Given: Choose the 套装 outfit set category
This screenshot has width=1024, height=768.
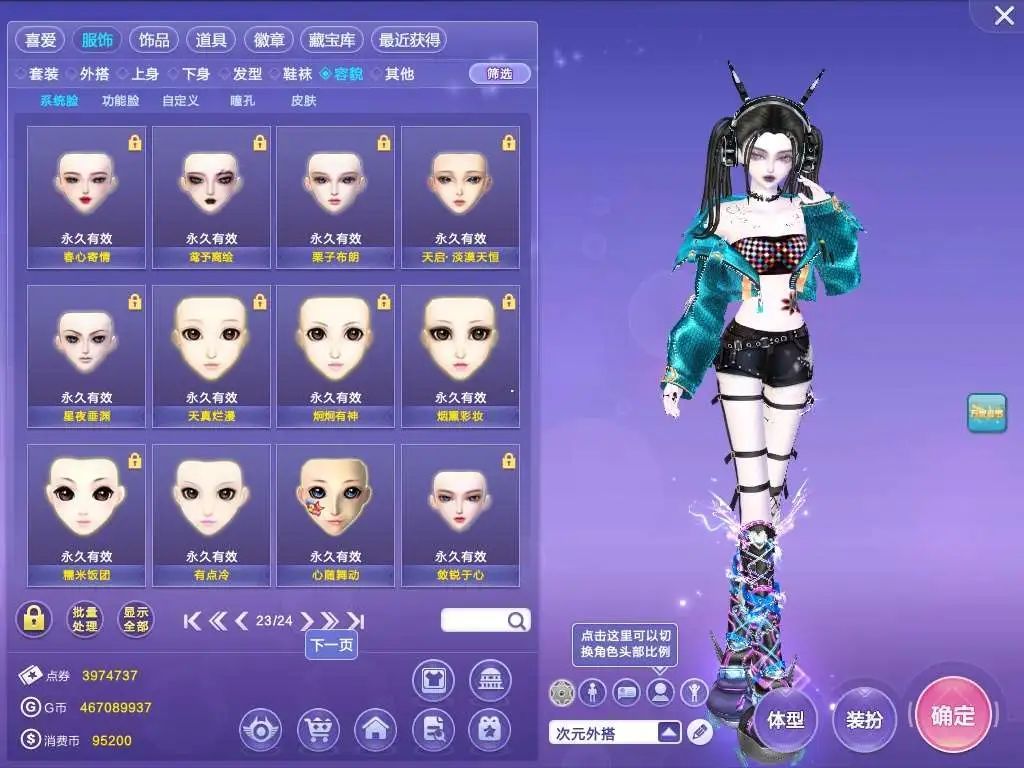Looking at the screenshot, I should coord(43,74).
